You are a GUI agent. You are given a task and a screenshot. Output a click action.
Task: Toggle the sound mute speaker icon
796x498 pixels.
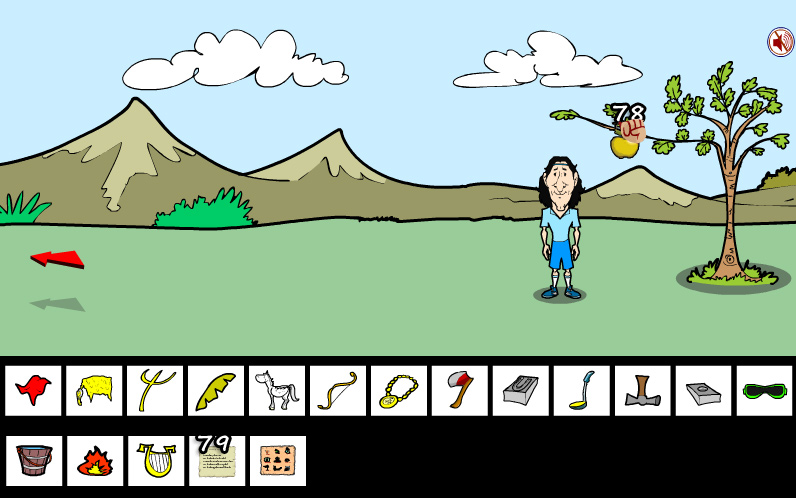780,42
